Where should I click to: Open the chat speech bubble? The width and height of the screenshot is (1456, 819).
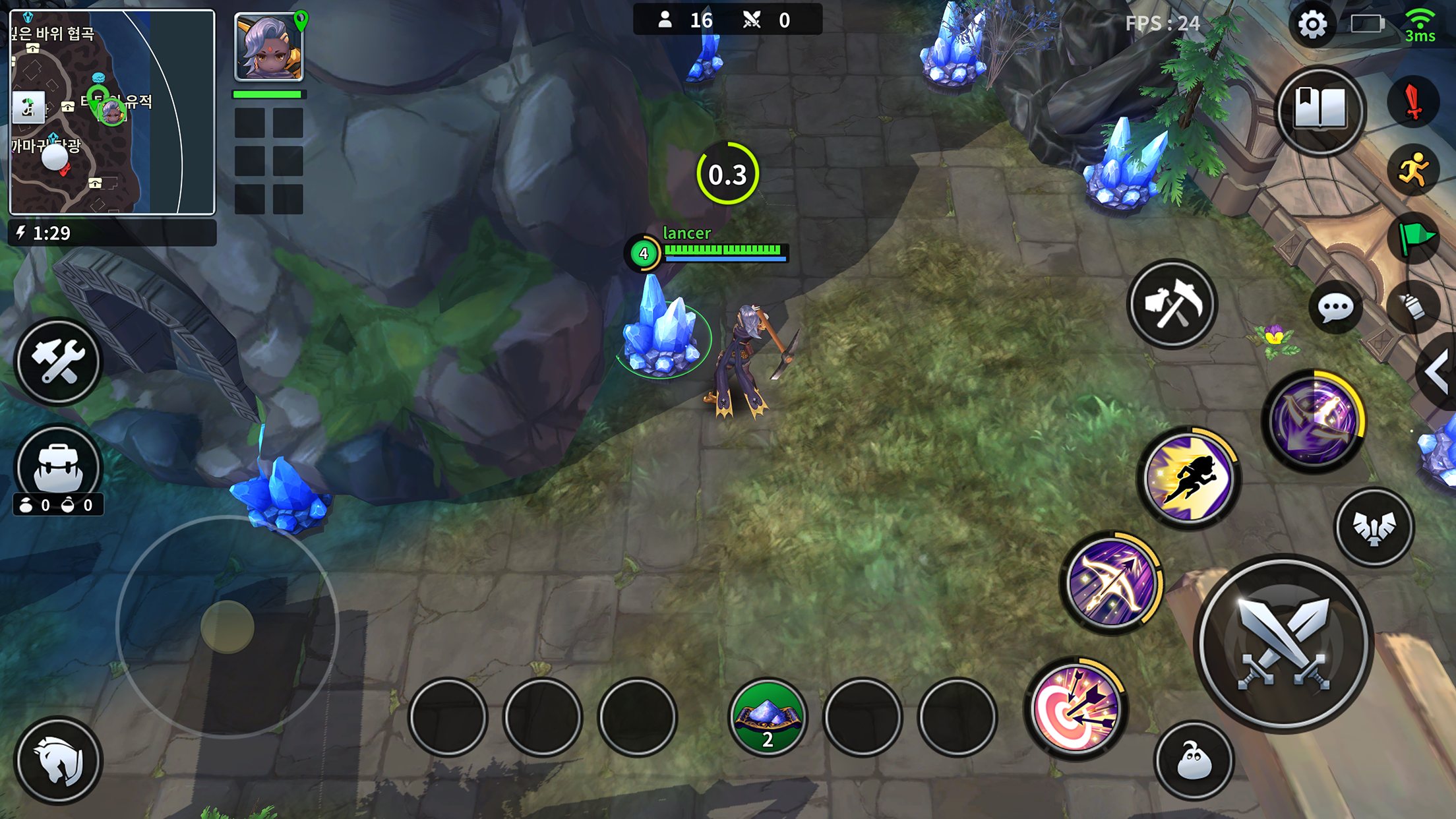pyautogui.click(x=1335, y=307)
